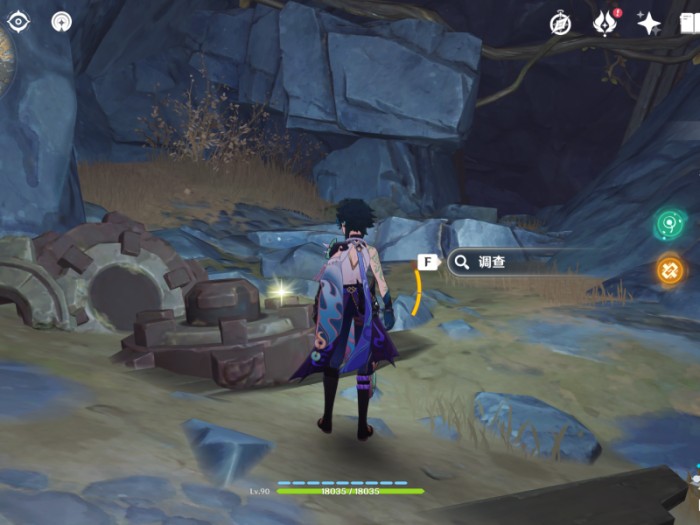Toggle the eye-shaped elemental sight icon
The height and width of the screenshot is (525, 700).
click(x=19, y=21)
